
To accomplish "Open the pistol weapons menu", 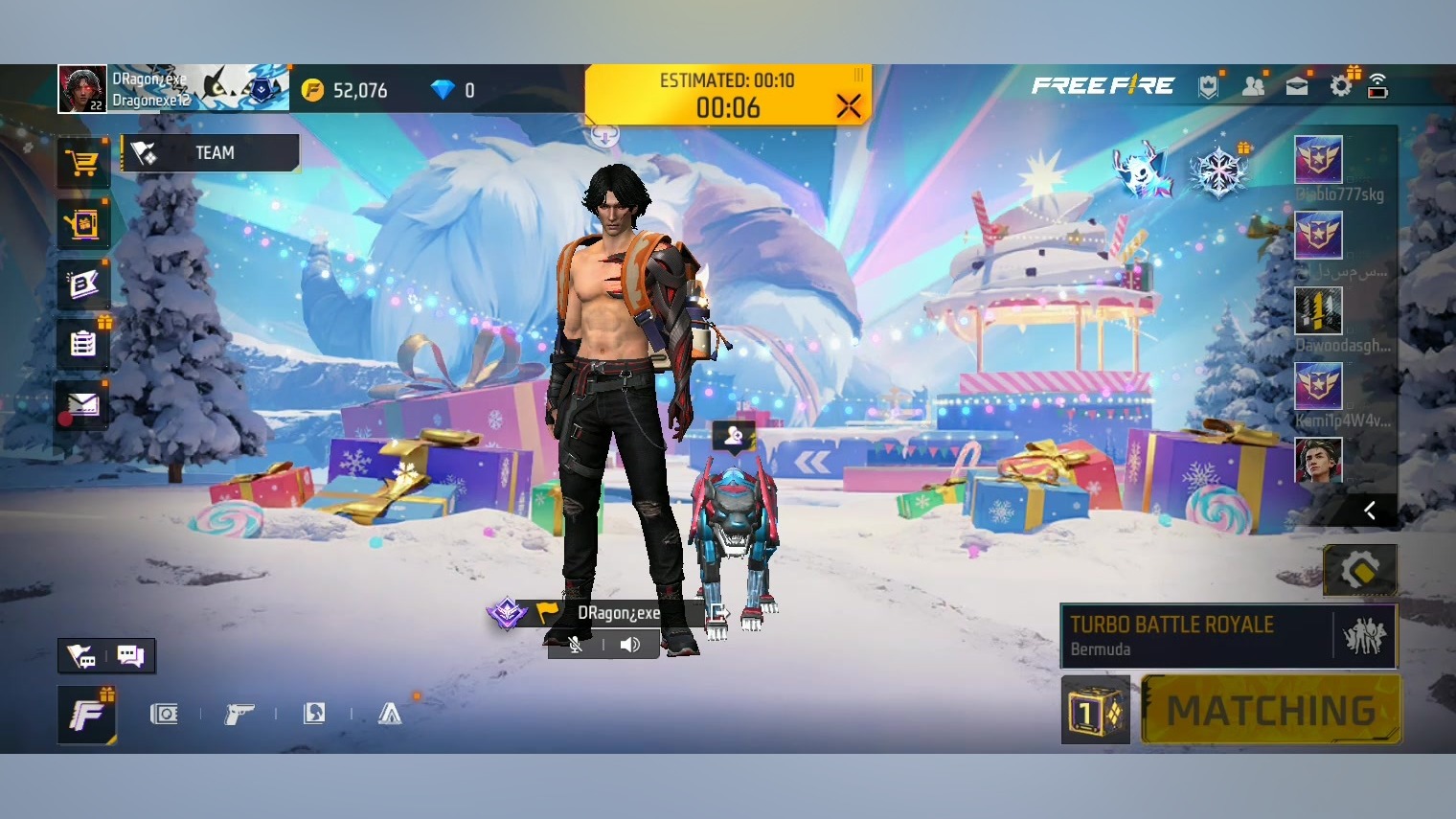I will tap(239, 714).
